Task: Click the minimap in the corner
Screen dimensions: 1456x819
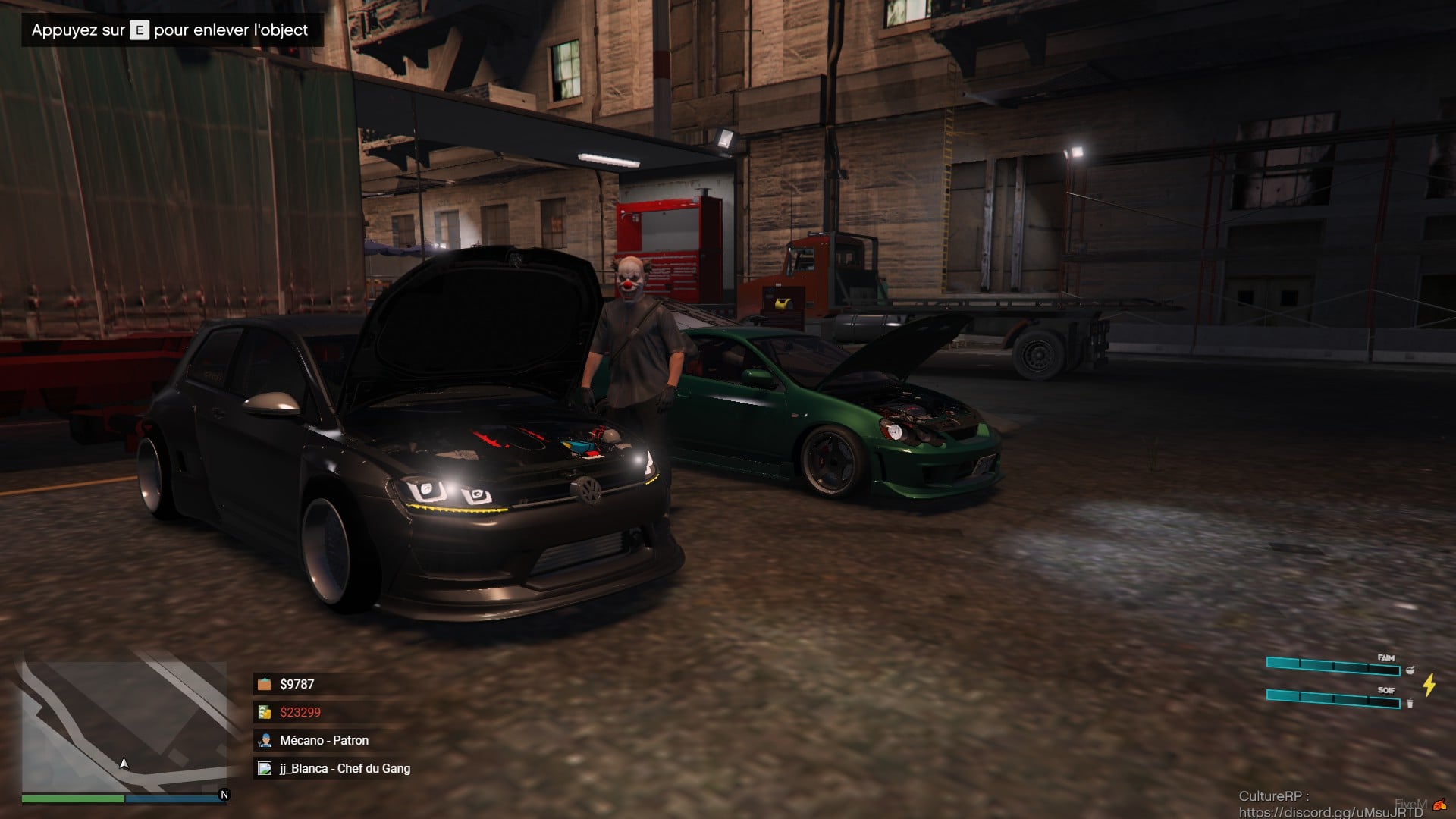Action: (x=124, y=726)
